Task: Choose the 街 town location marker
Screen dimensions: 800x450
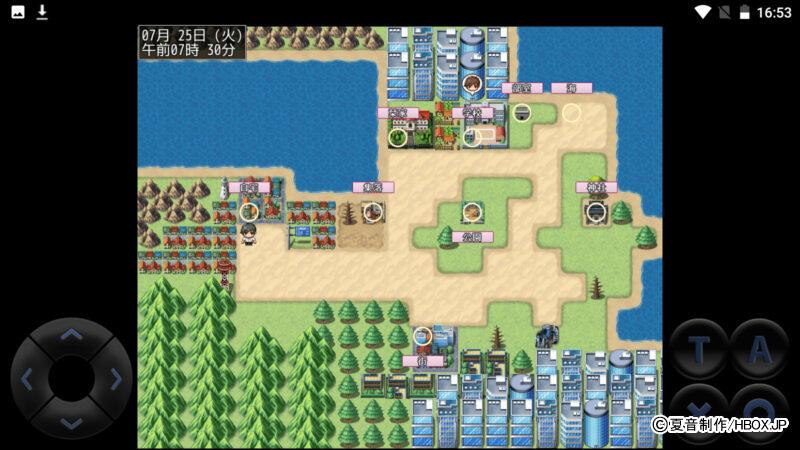Action: pos(423,337)
